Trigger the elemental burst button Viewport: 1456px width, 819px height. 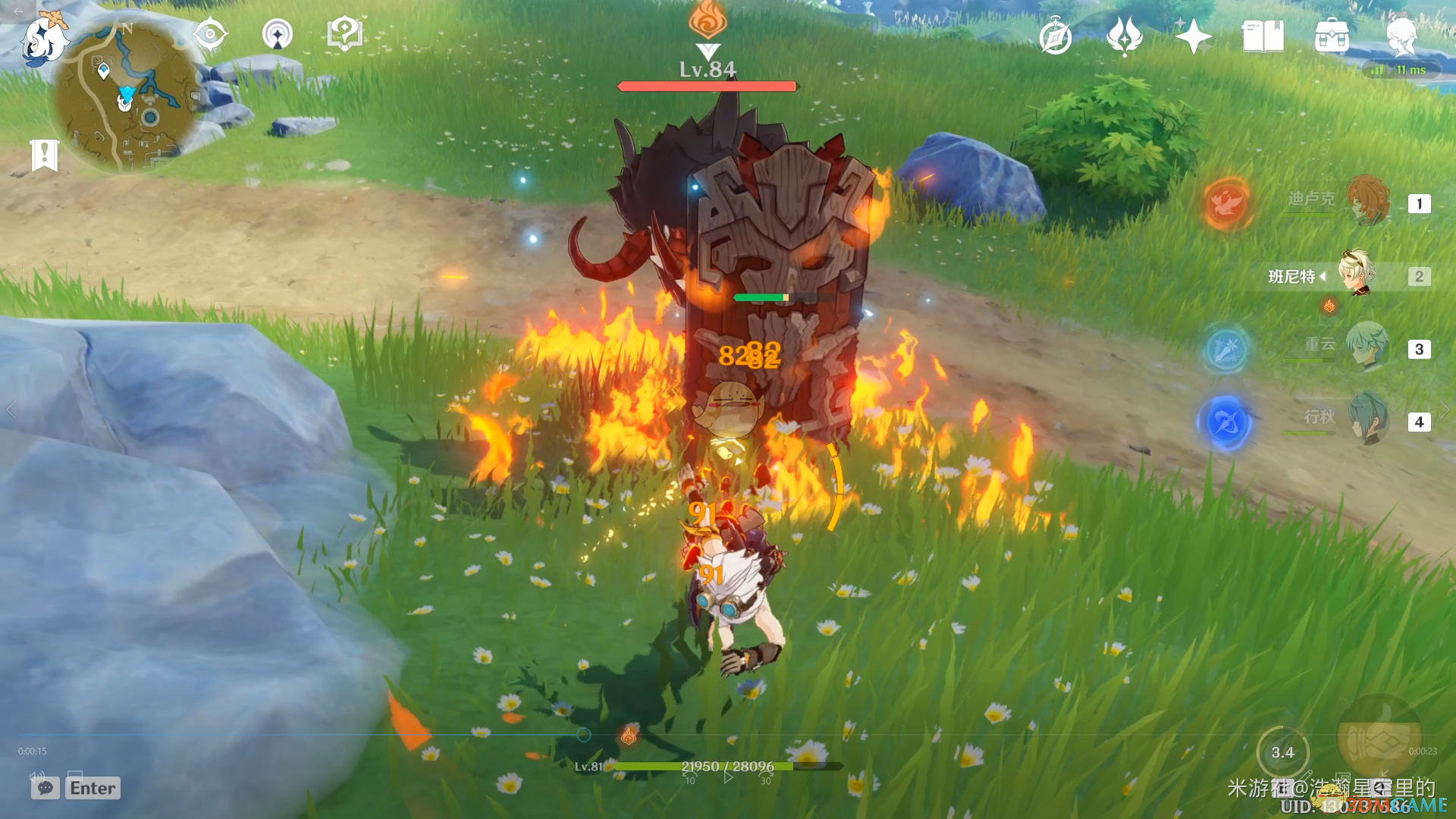1379,737
